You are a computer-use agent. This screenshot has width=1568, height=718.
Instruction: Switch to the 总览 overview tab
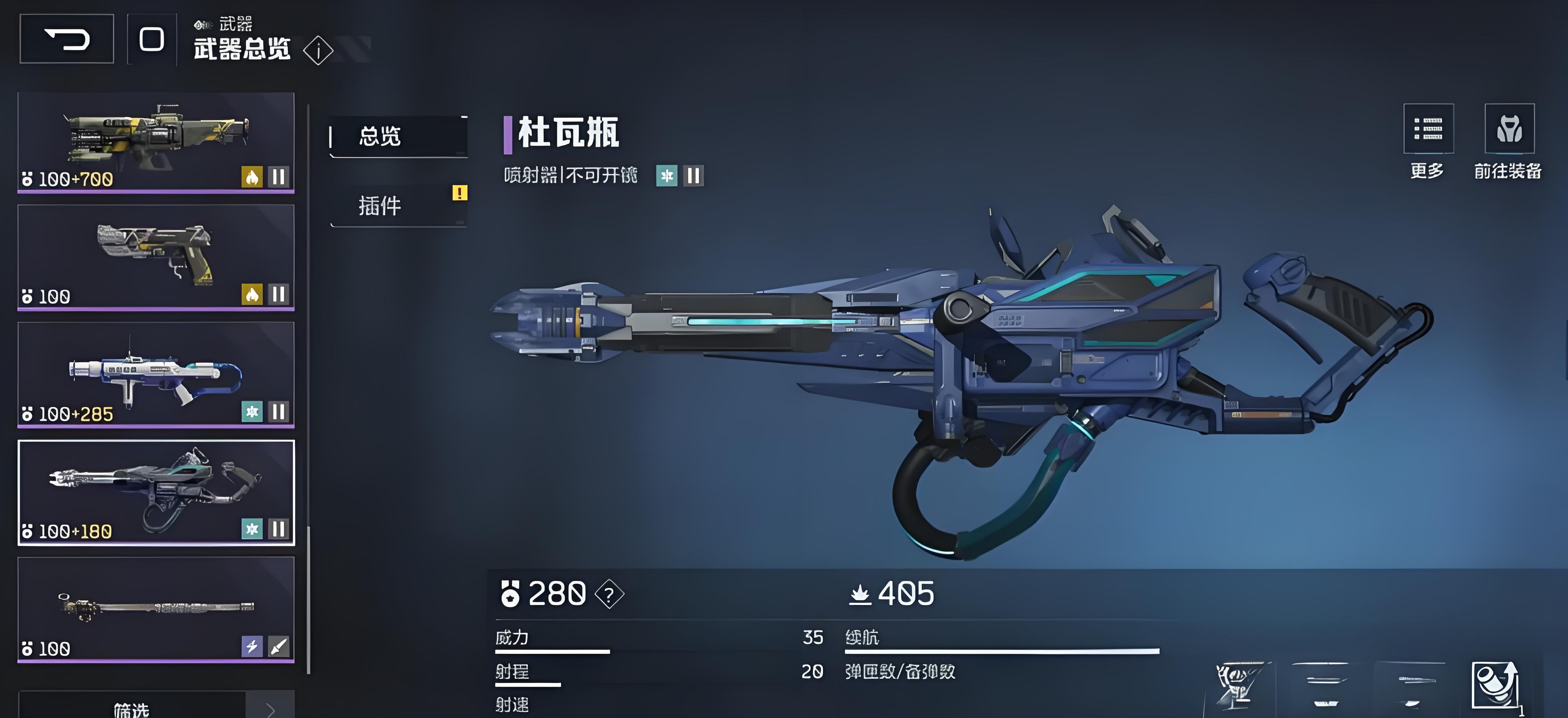click(x=398, y=136)
